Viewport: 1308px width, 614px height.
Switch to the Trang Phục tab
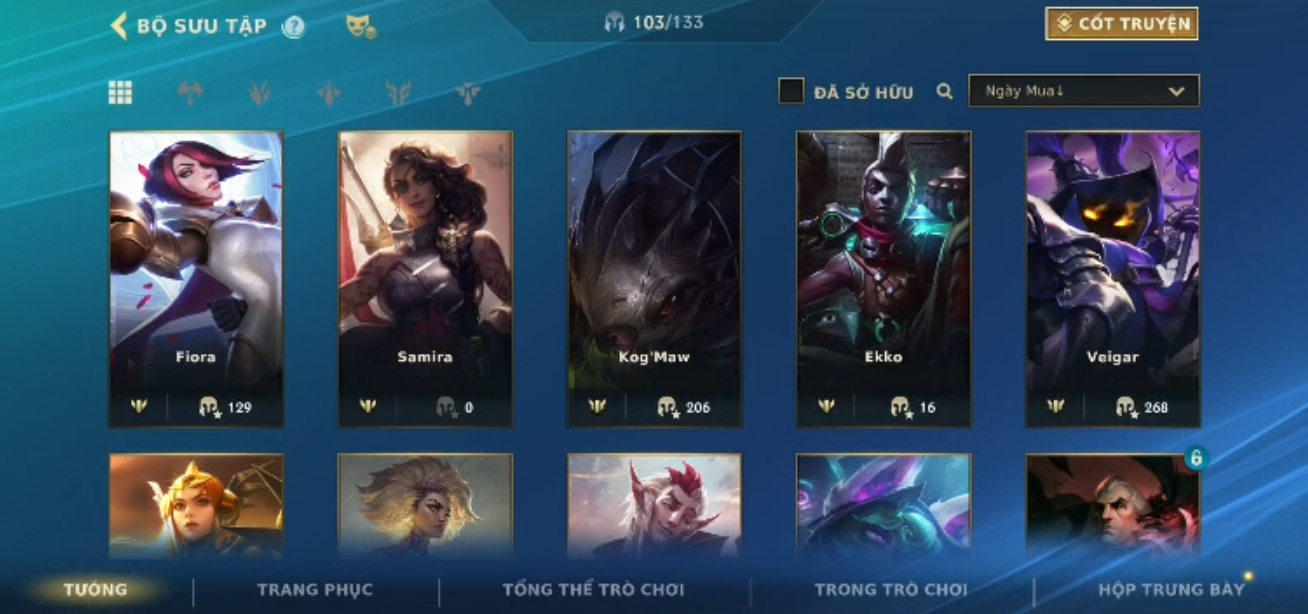click(x=314, y=590)
